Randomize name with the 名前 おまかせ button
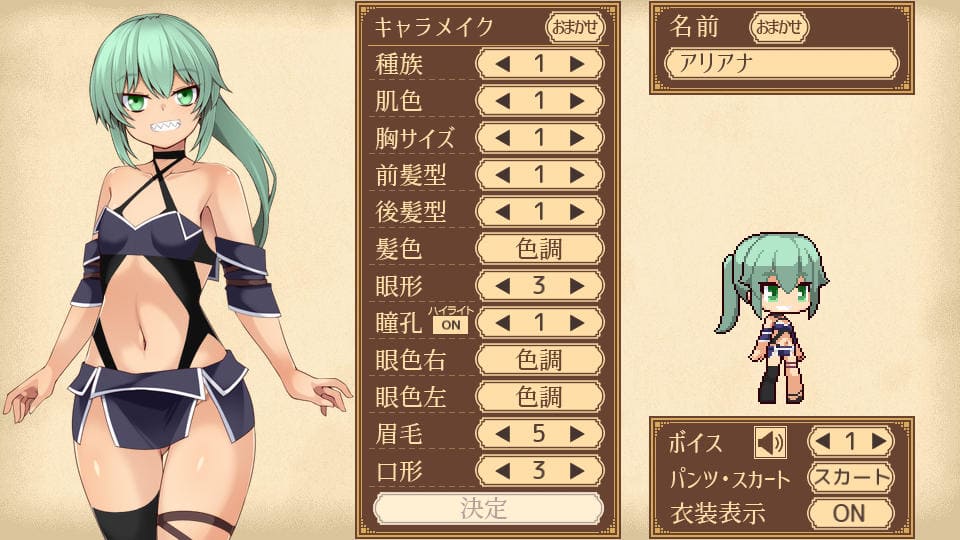Viewport: 960px width, 540px height. 779,27
